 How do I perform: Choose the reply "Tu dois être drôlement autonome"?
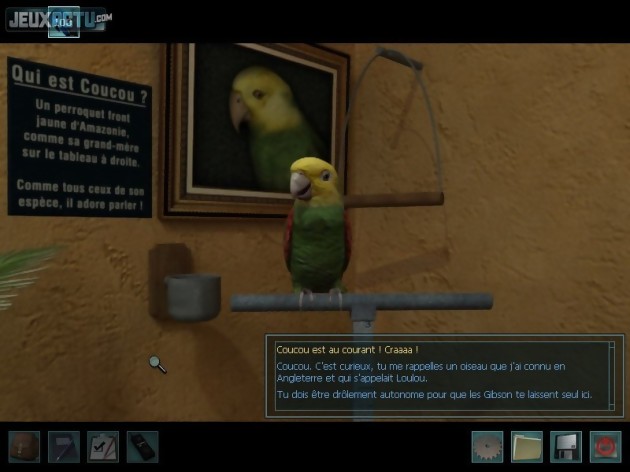435,396
